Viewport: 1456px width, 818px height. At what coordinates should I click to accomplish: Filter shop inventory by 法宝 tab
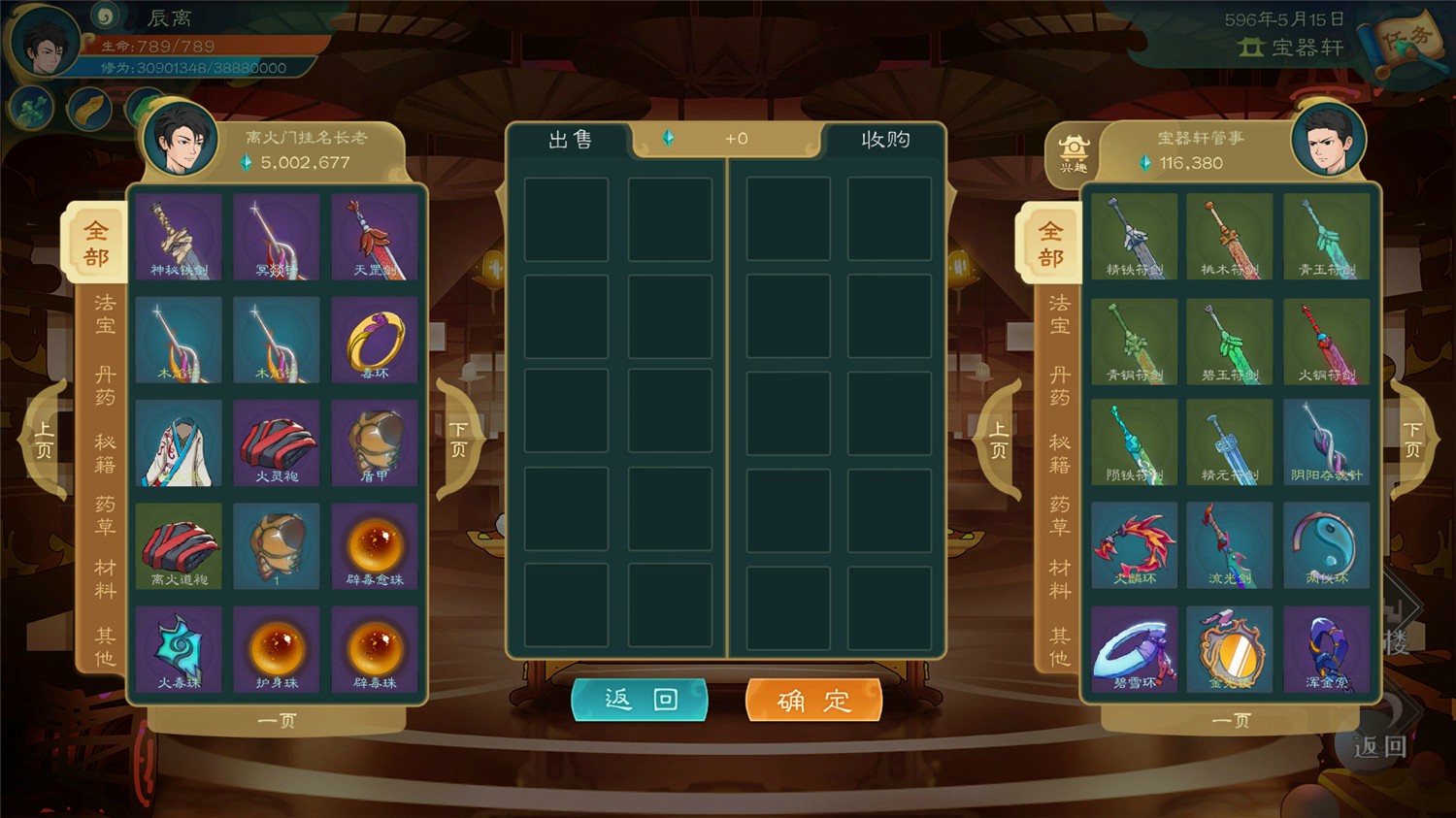coord(1059,314)
